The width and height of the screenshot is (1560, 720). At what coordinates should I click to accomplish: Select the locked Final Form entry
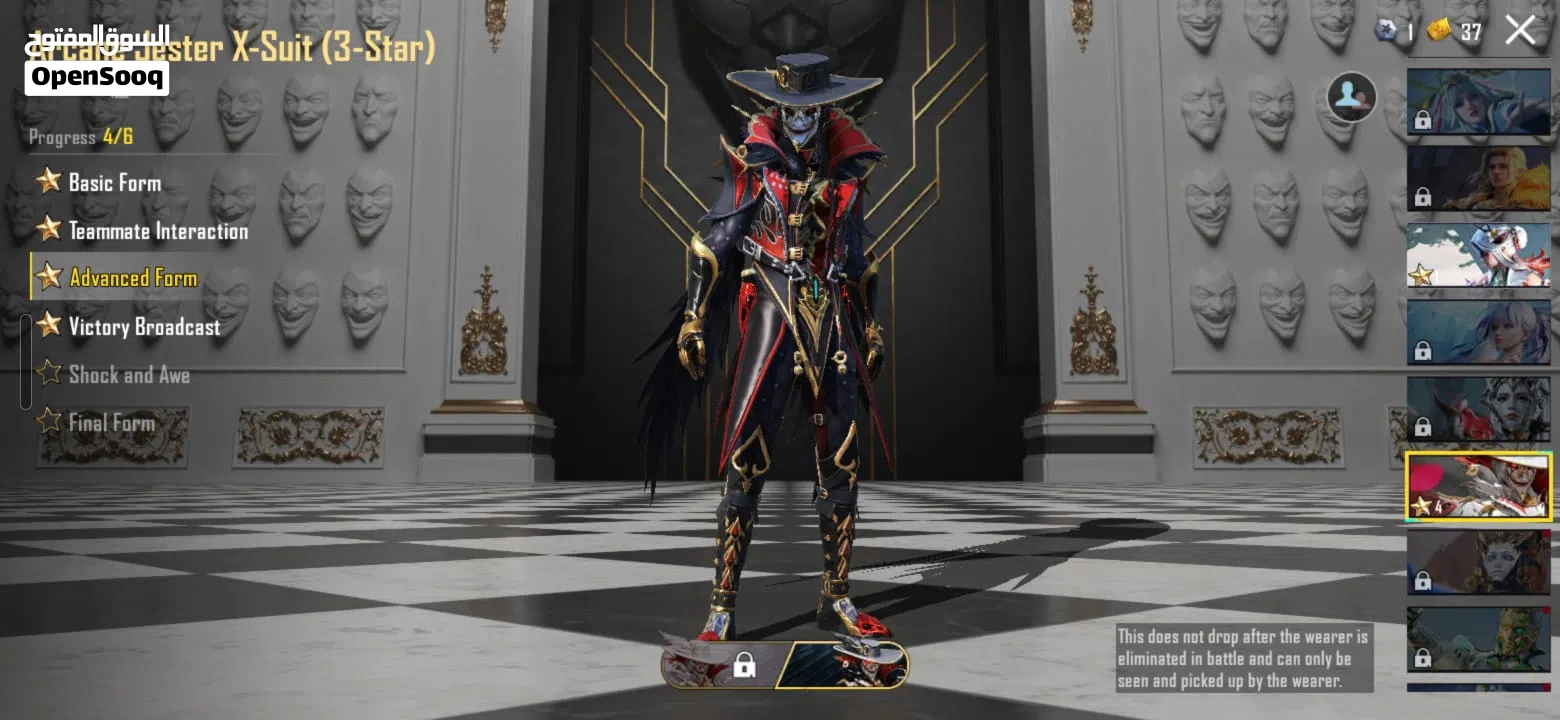110,422
